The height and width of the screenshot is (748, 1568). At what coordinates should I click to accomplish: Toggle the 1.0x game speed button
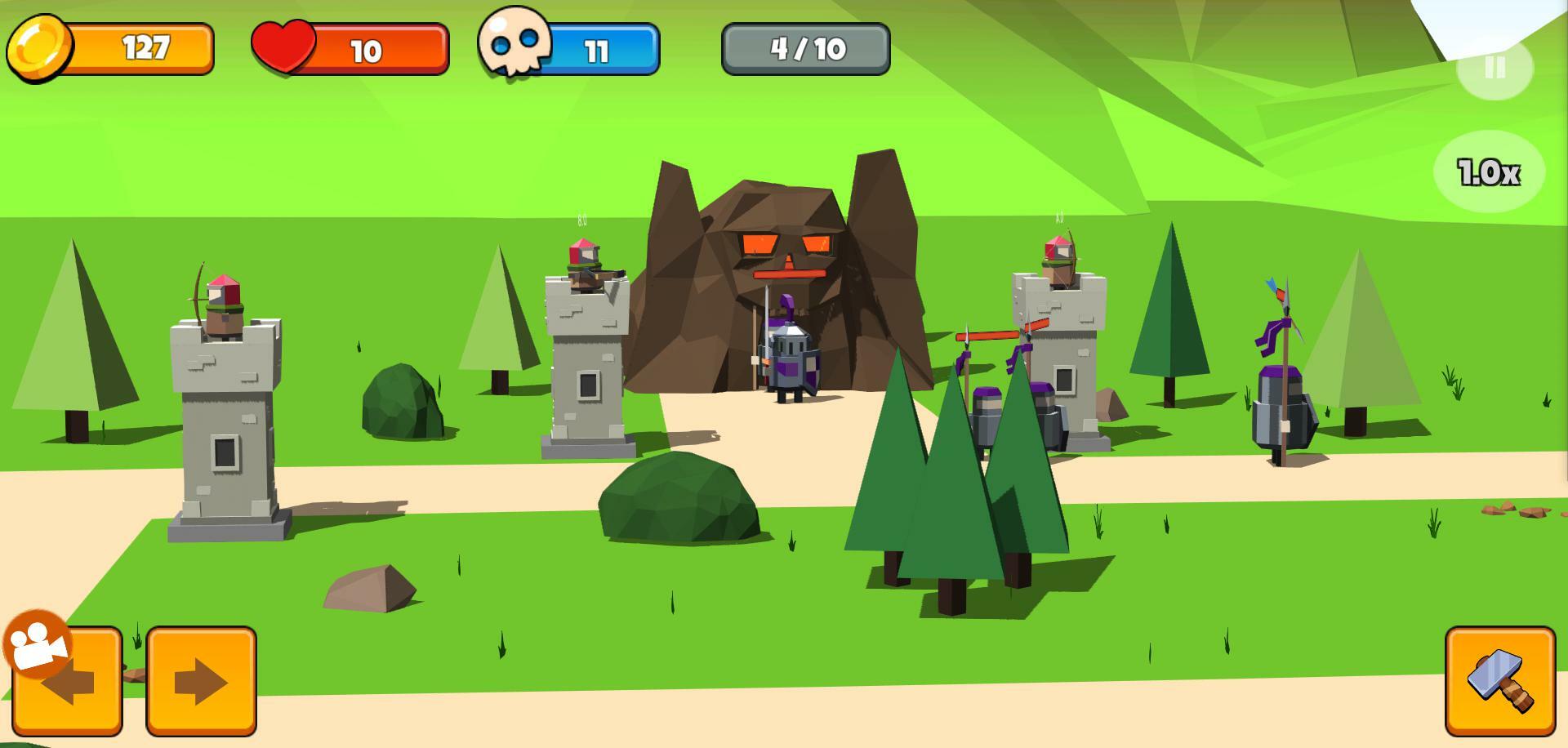1489,171
